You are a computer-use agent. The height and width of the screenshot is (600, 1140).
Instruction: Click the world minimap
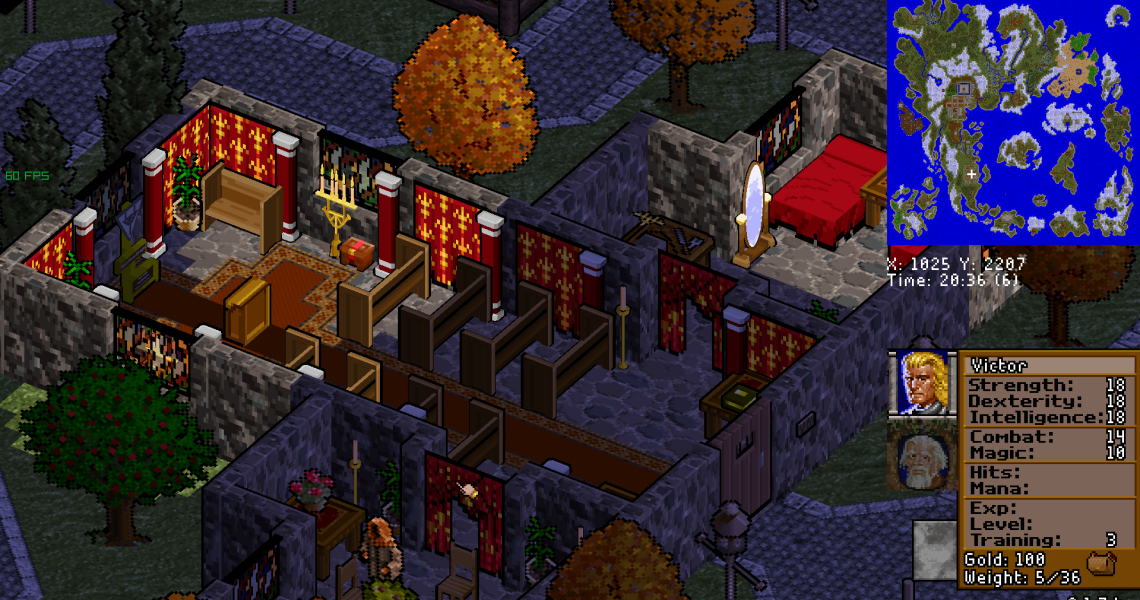1012,123
